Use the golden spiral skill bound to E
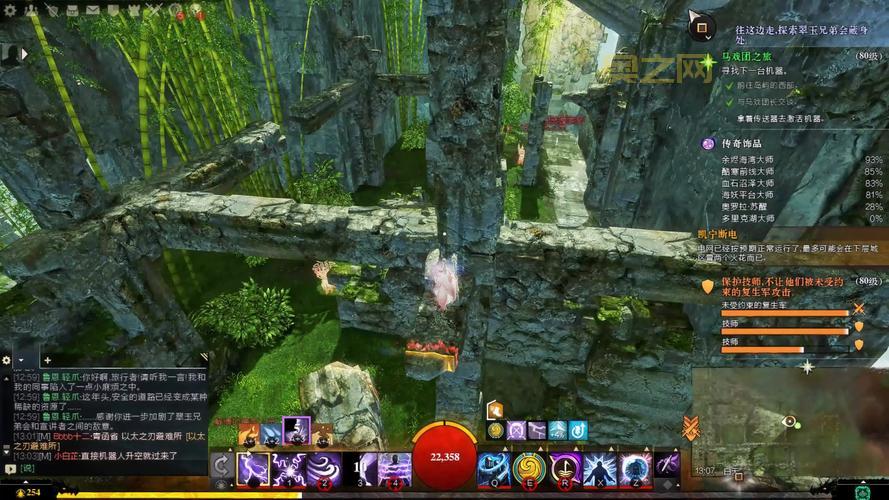889x500 pixels. point(527,467)
